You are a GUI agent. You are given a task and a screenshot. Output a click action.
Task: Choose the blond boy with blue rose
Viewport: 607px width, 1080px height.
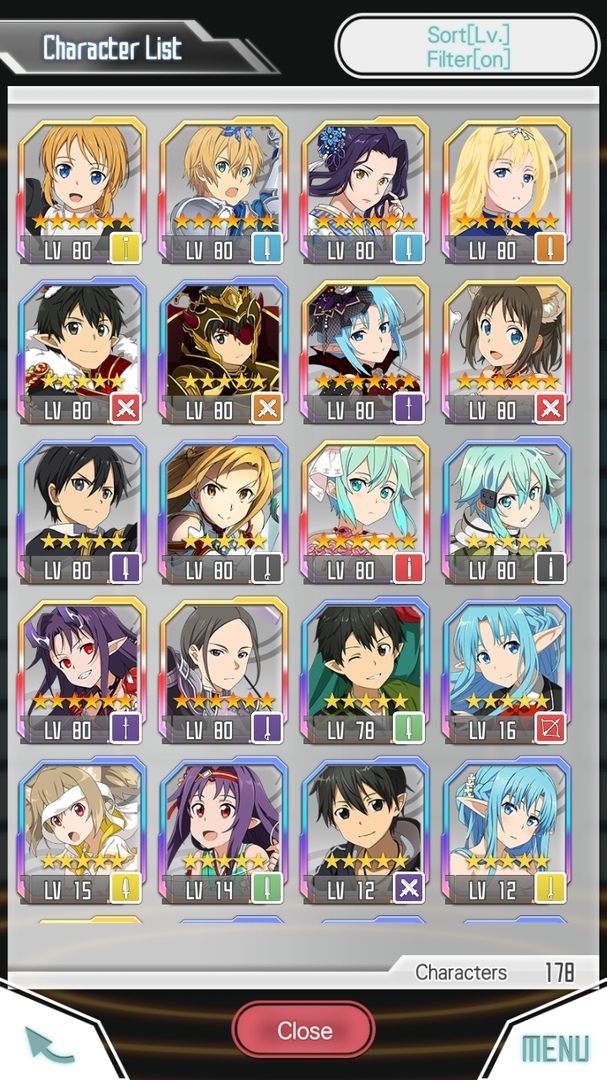[224, 192]
